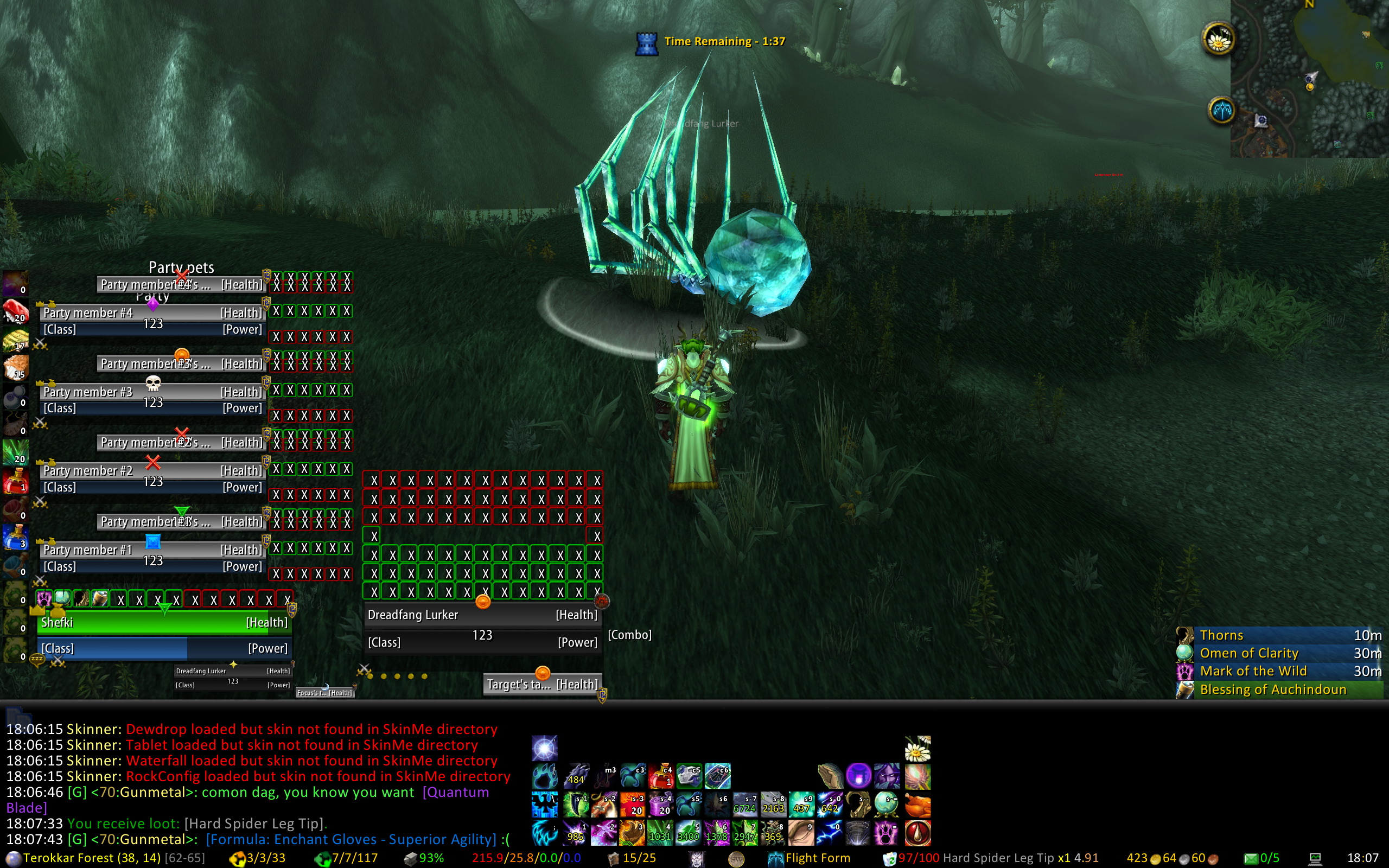The width and height of the screenshot is (1389, 868).
Task: Choose the Party member #1 frame
Action: tap(152, 551)
